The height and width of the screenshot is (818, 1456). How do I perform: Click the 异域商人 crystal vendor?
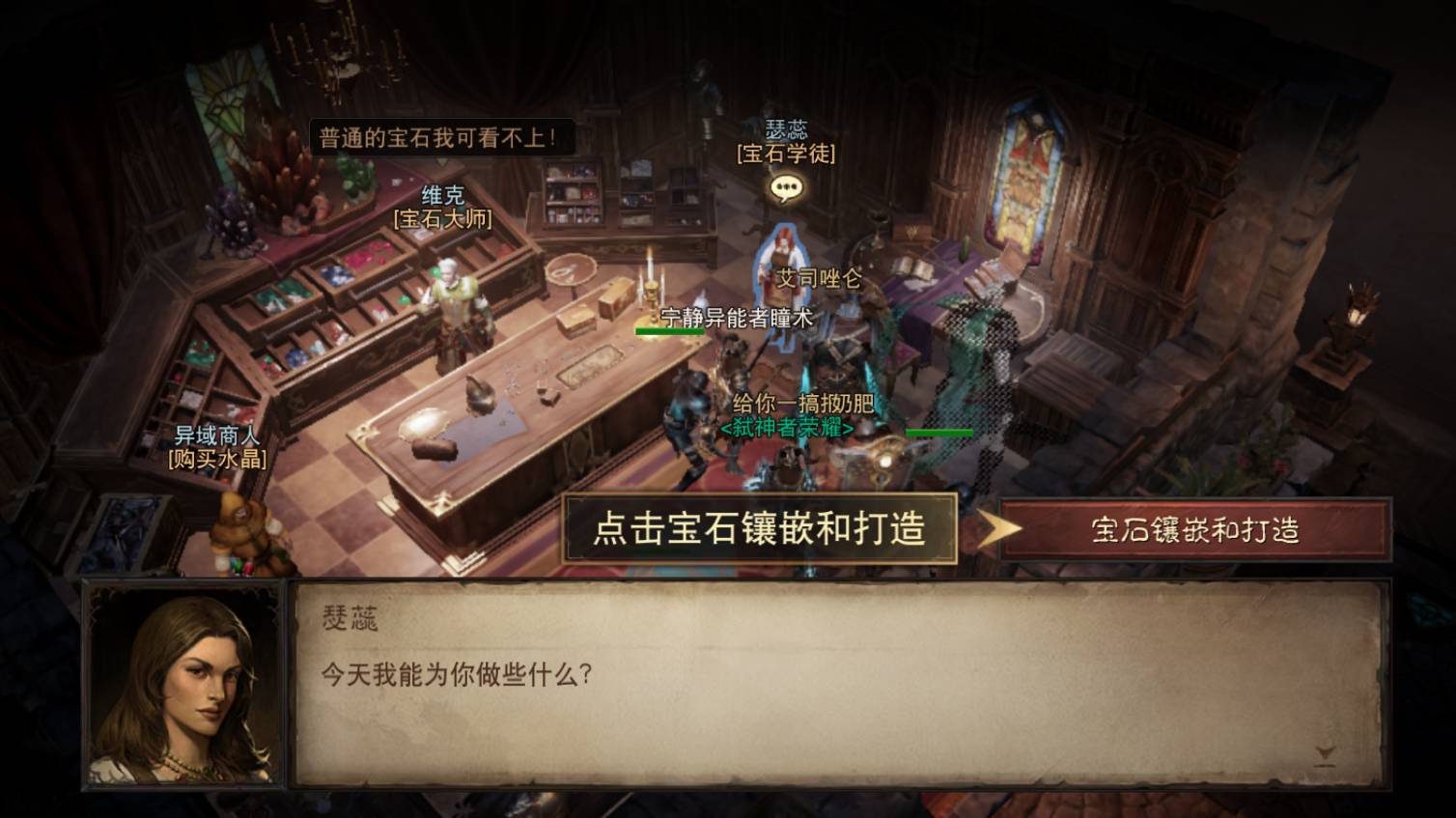coord(240,523)
